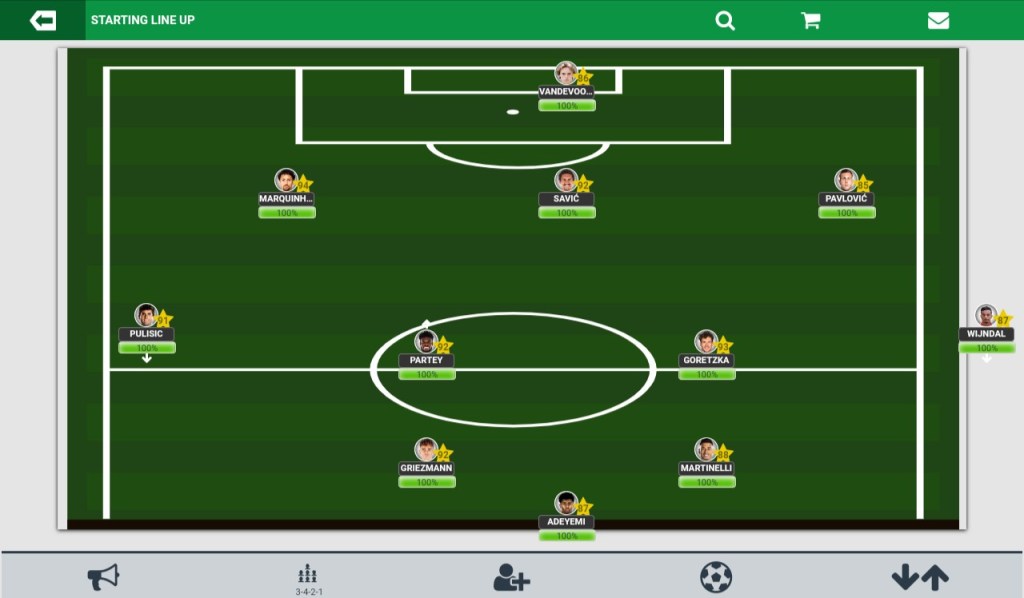Open the megaphone team instructions
Viewport: 1024px width, 598px height.
point(103,577)
